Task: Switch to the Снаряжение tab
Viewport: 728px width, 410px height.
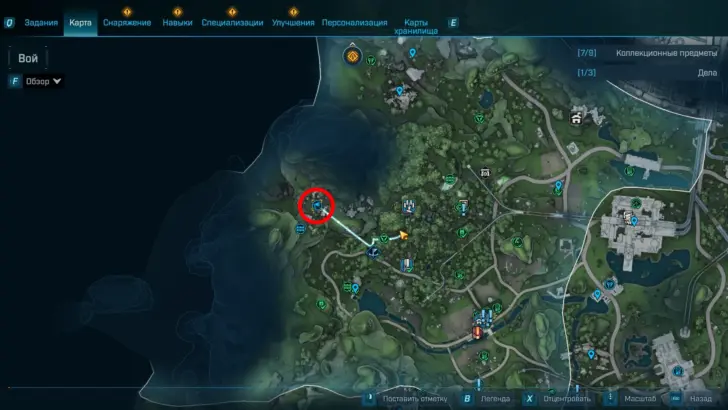Action: click(127, 22)
